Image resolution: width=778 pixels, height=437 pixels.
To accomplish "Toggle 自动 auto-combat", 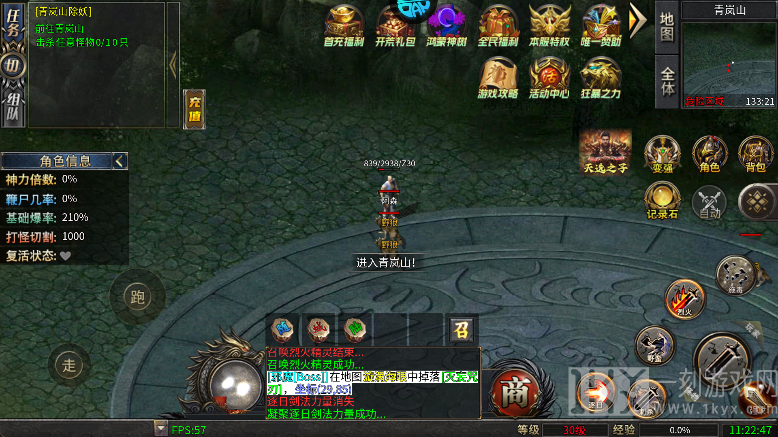I will coord(710,201).
